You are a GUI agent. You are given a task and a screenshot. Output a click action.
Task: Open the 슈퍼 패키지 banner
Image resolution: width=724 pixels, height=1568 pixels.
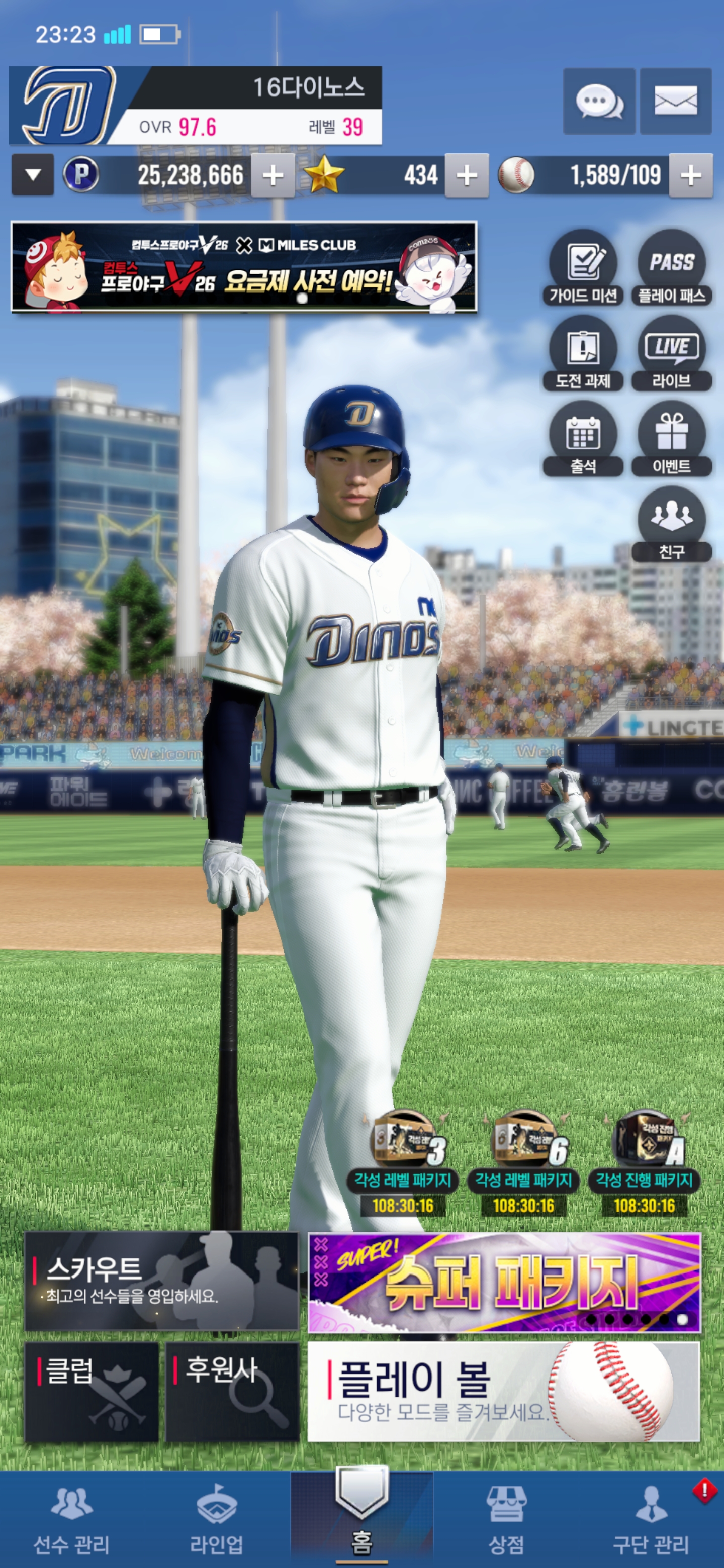tap(504, 1282)
